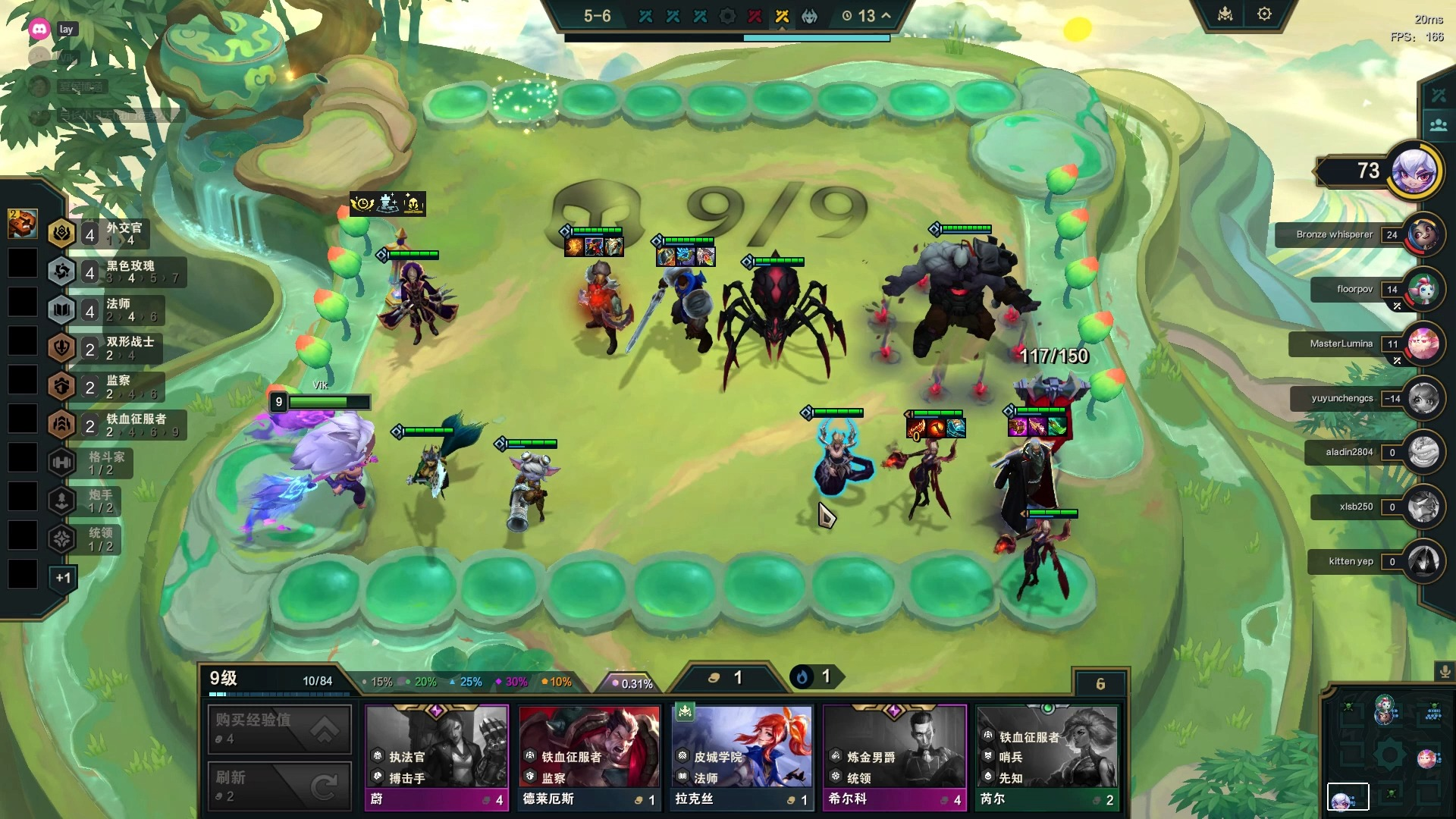Open the settings gear icon

tap(1264, 14)
